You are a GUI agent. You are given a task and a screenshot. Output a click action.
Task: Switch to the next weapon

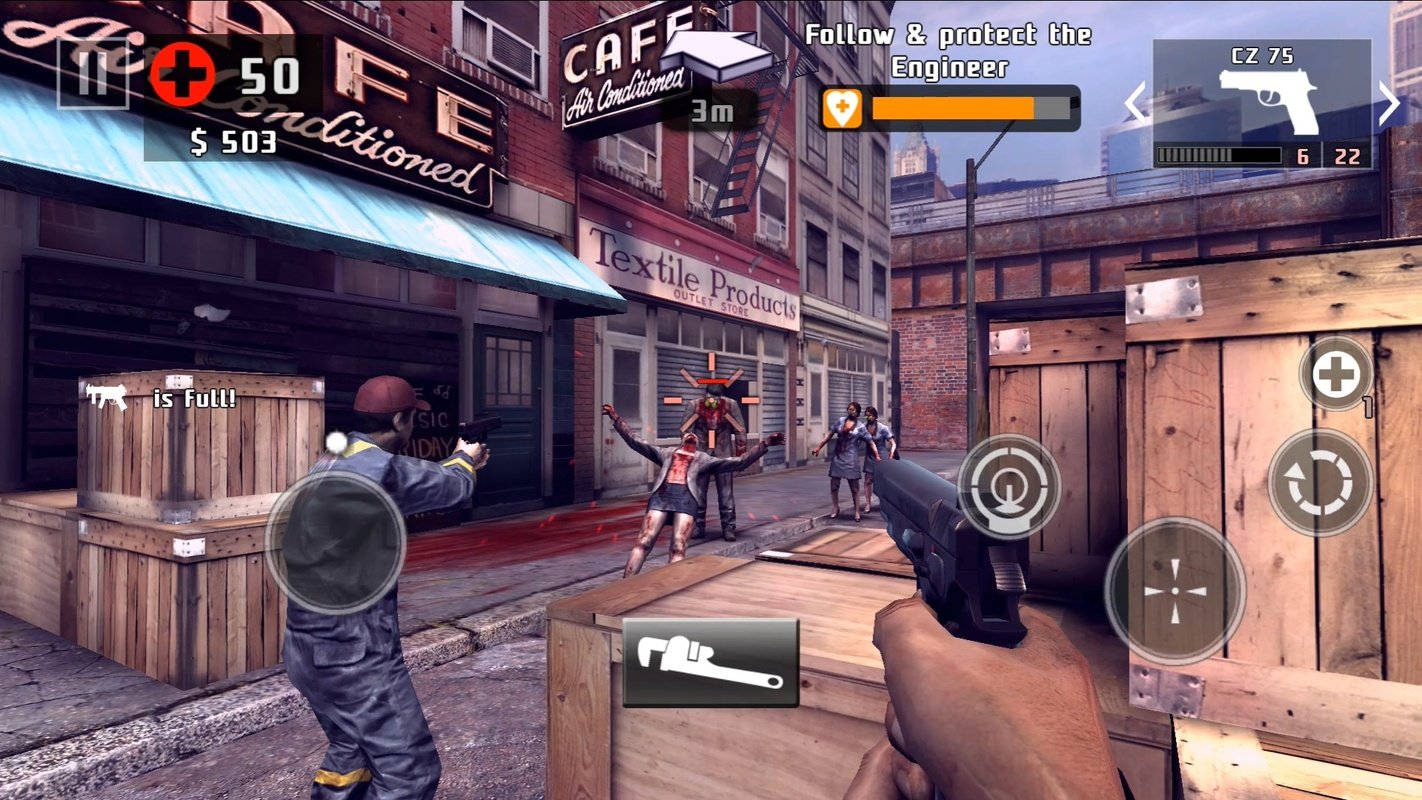pyautogui.click(x=1390, y=103)
